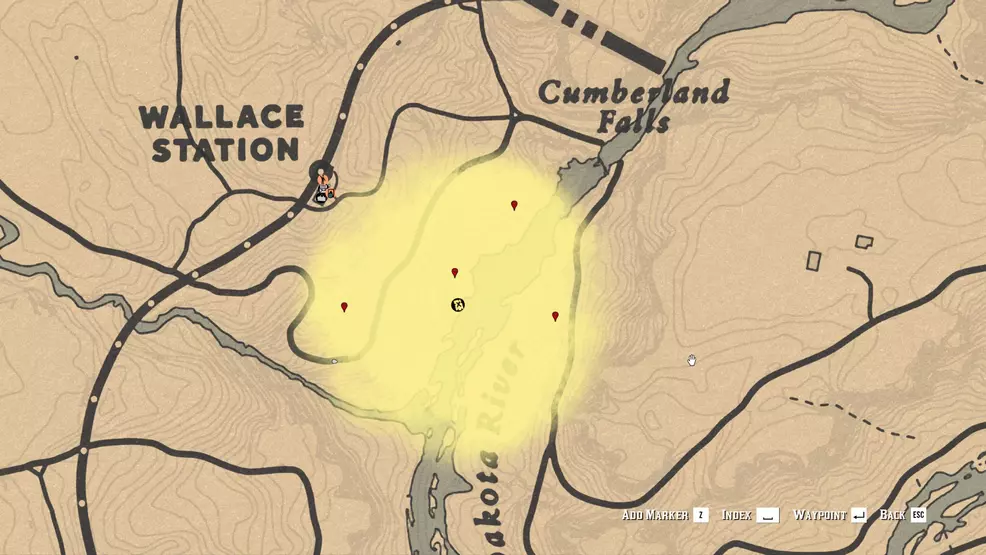This screenshot has width=986, height=555.
Task: Select the red pin closest to Wallace Station
Action: [x=344, y=308]
